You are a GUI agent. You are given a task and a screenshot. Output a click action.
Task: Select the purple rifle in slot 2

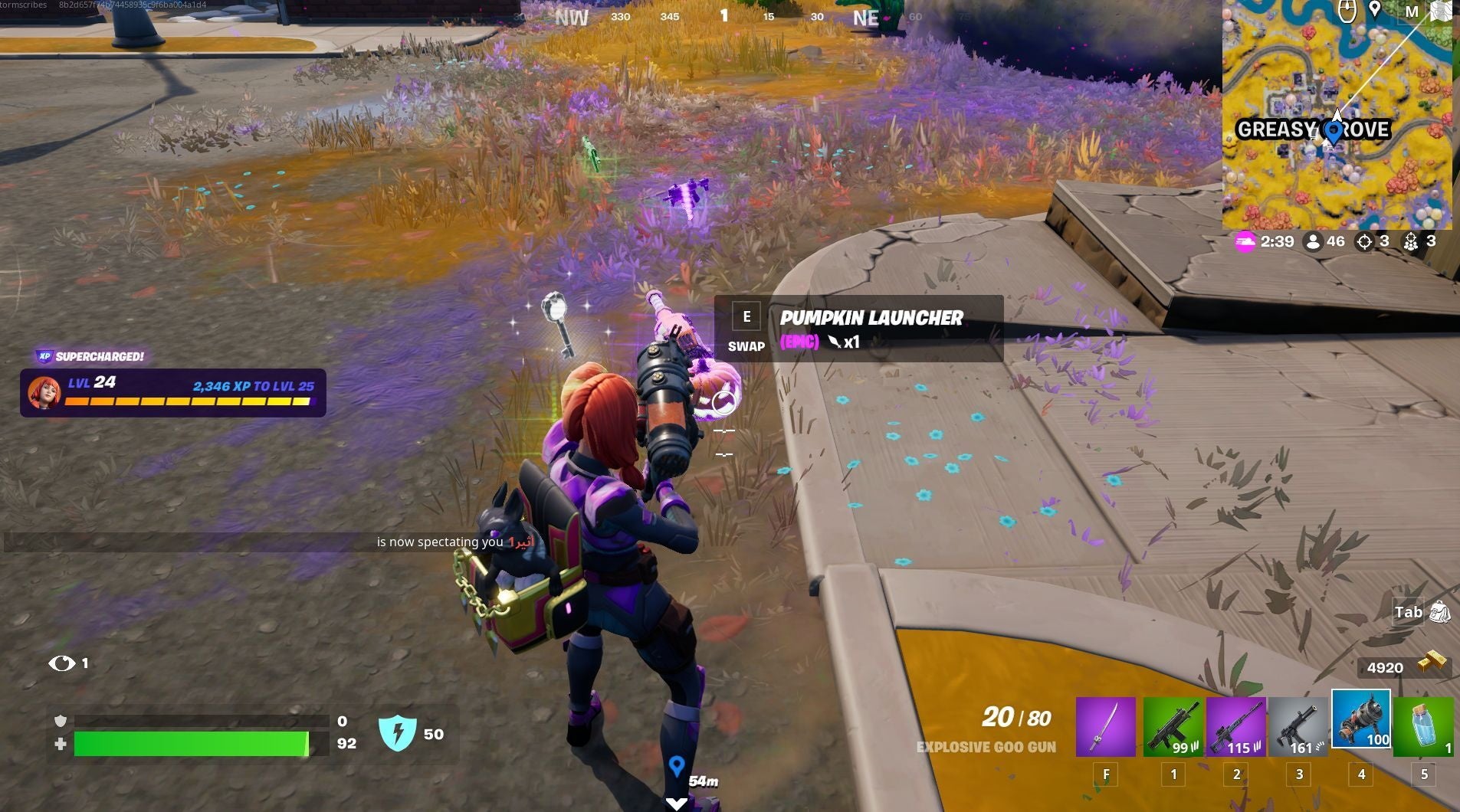pos(1235,724)
